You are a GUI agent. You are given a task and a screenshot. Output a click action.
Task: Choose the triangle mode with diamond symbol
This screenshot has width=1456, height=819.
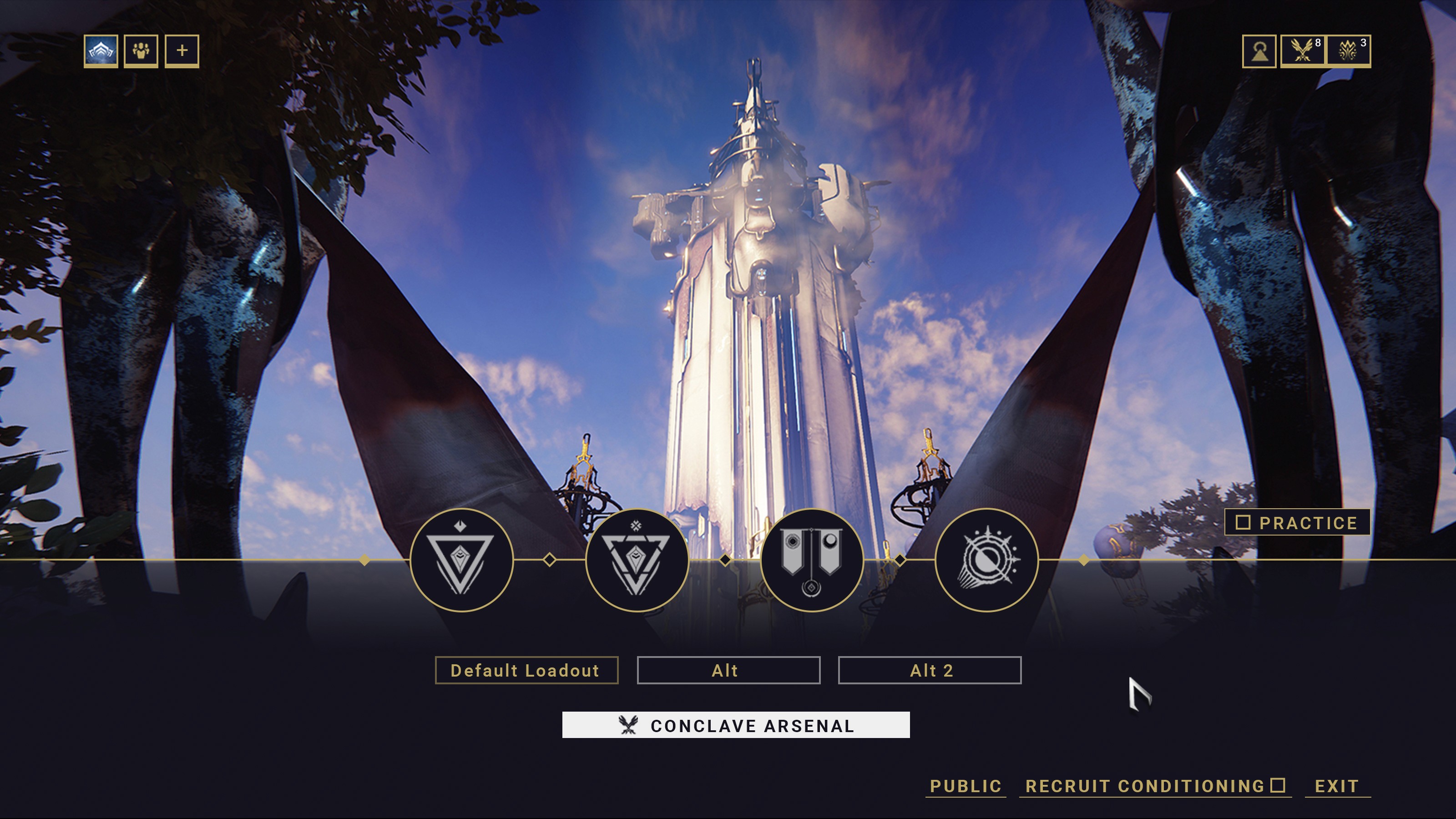tap(461, 560)
